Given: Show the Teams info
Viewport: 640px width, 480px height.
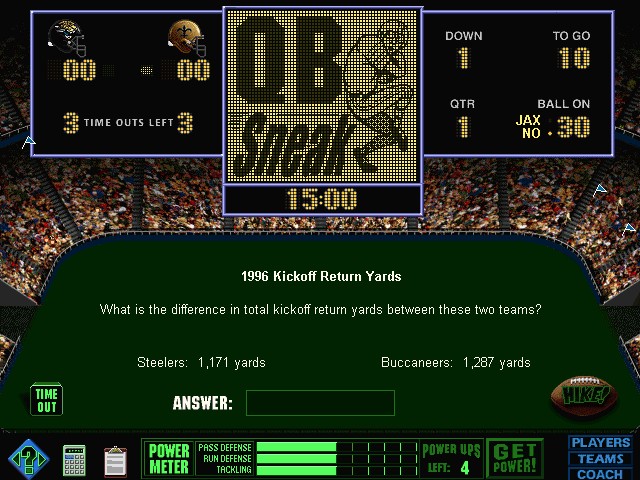Looking at the screenshot, I should [600, 459].
